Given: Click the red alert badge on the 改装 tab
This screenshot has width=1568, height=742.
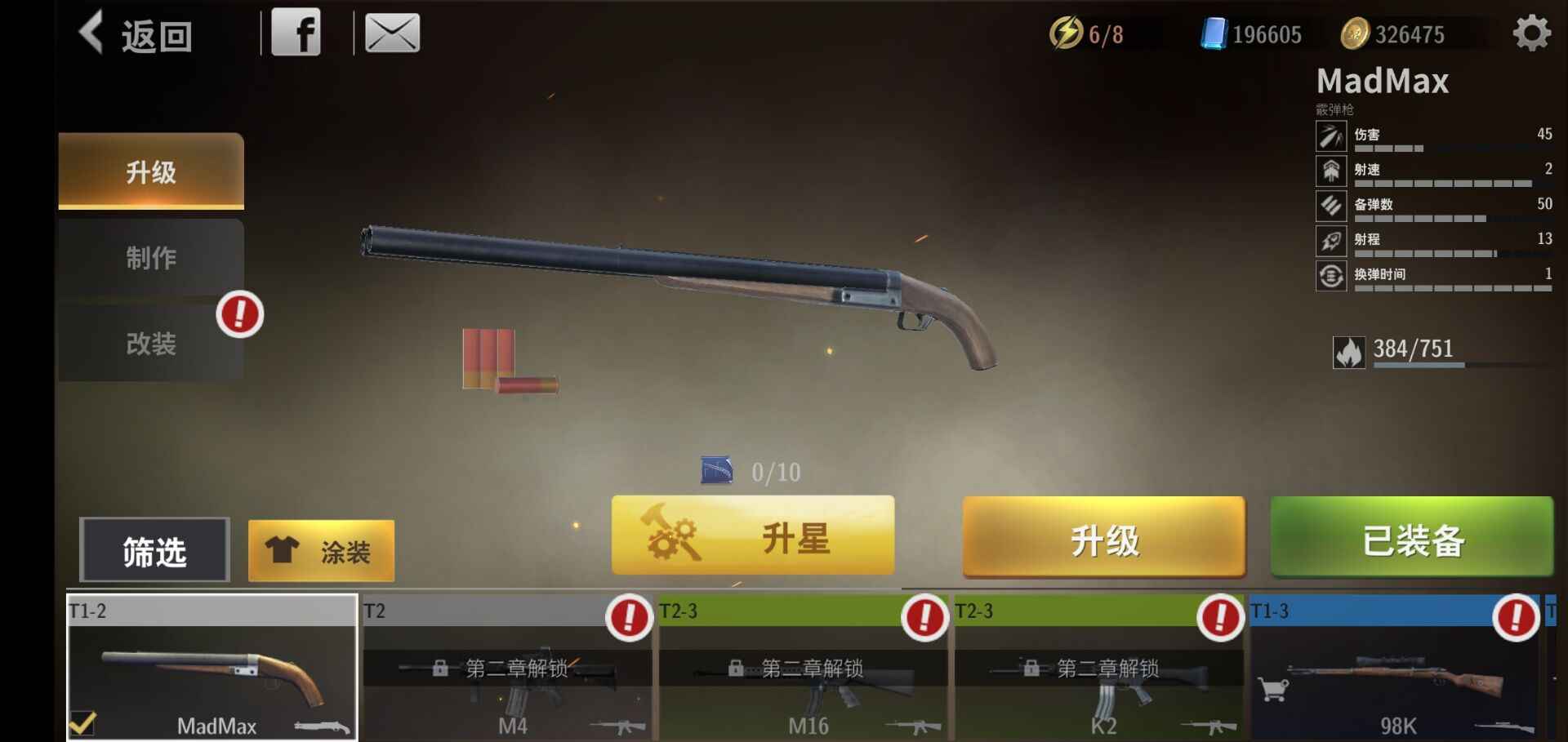Looking at the screenshot, I should 238,314.
